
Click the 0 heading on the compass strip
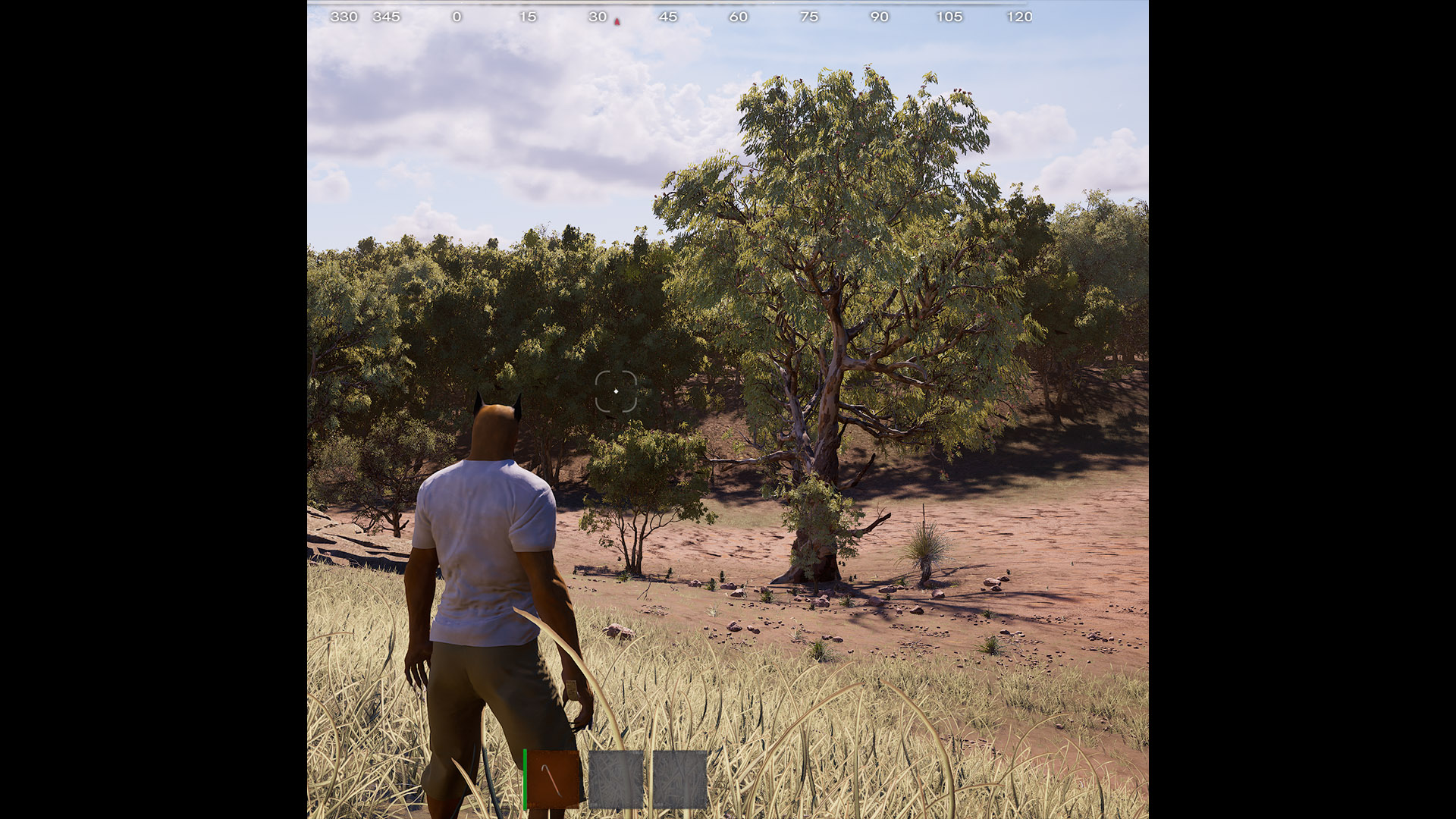458,16
